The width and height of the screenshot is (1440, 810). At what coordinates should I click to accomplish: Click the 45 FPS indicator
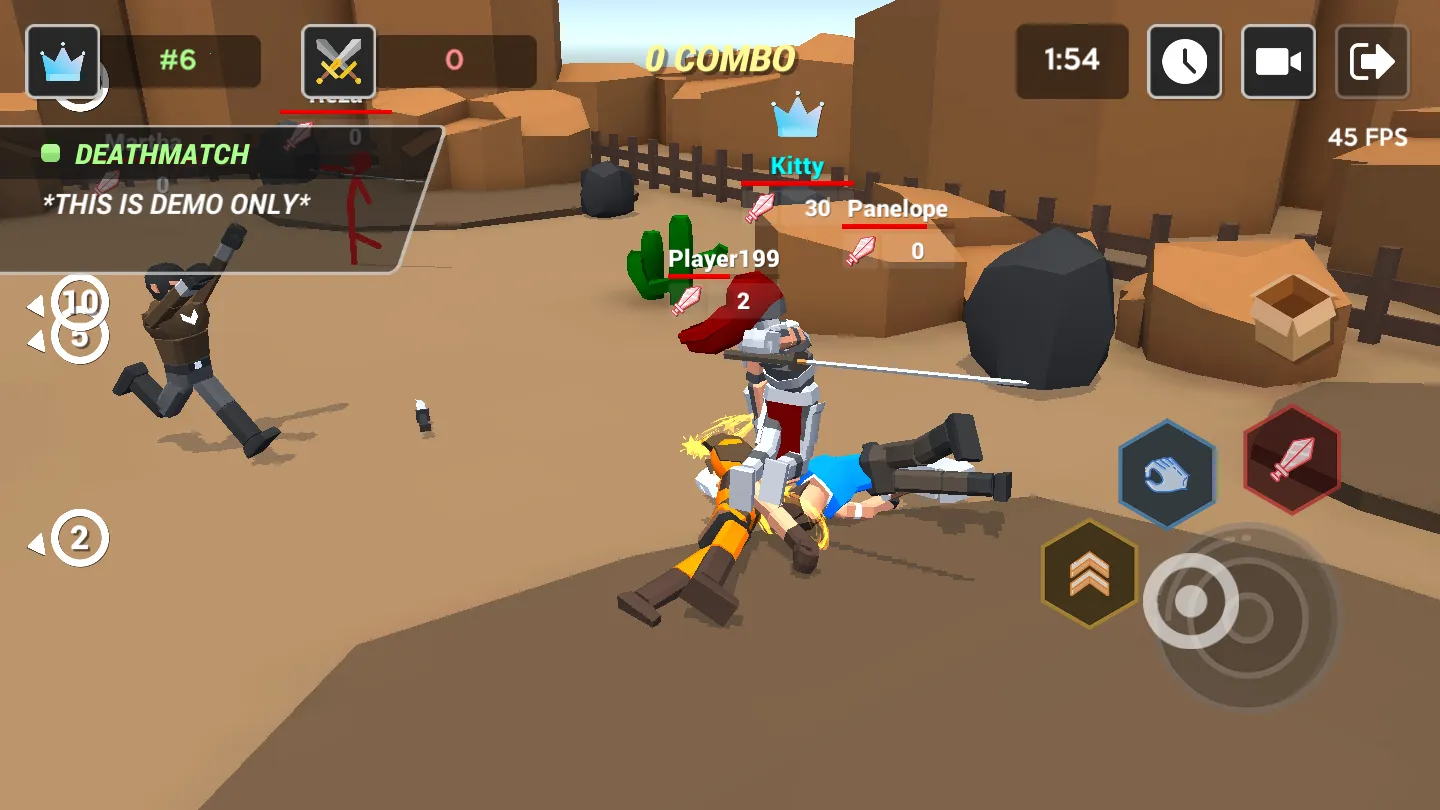point(1369,138)
